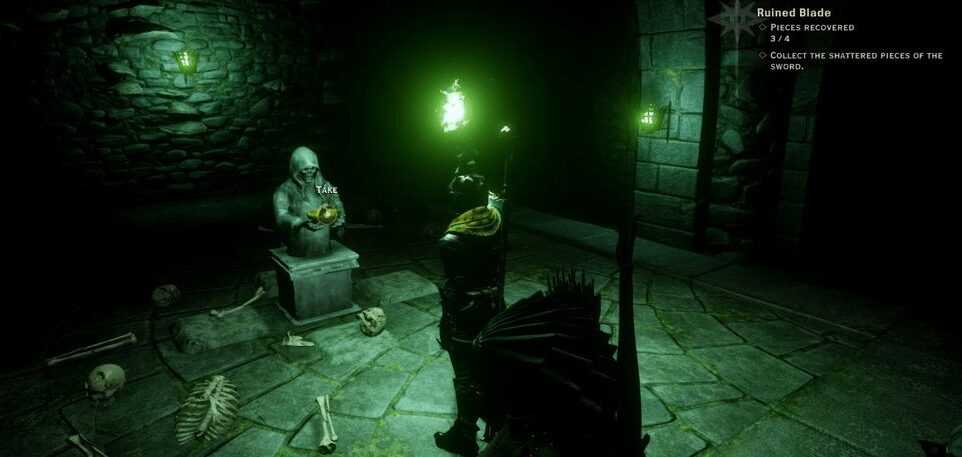The height and width of the screenshot is (457, 962).
Task: Open the Ruined Blade quest tracker title
Action: tap(796, 12)
